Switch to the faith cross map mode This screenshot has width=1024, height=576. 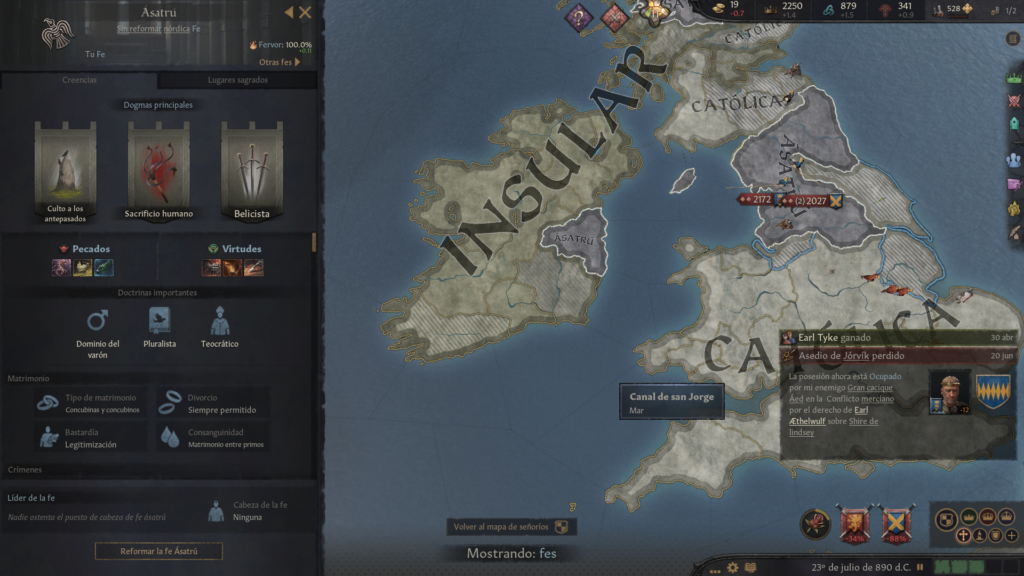(963, 536)
